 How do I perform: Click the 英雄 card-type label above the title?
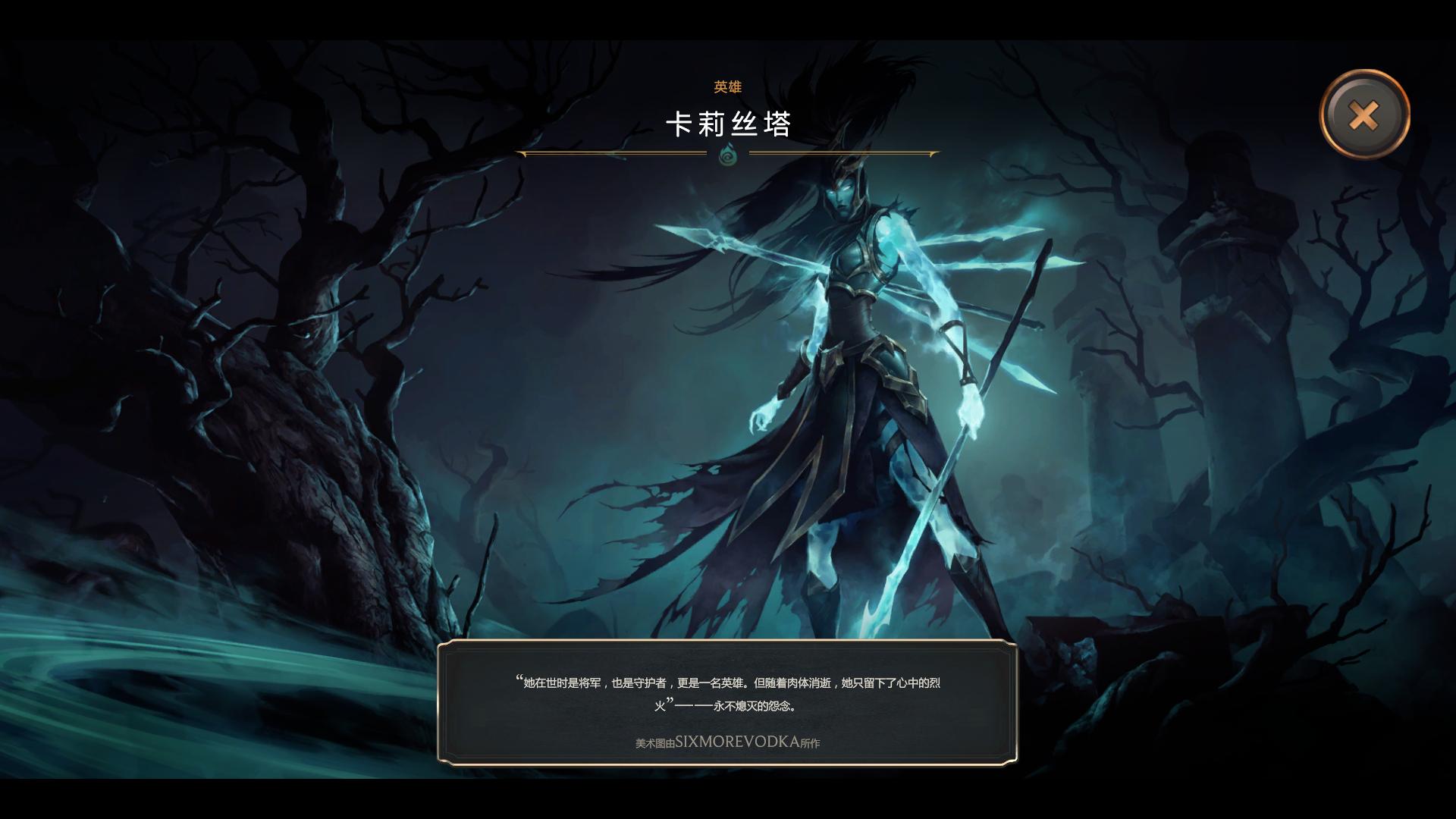(x=726, y=87)
